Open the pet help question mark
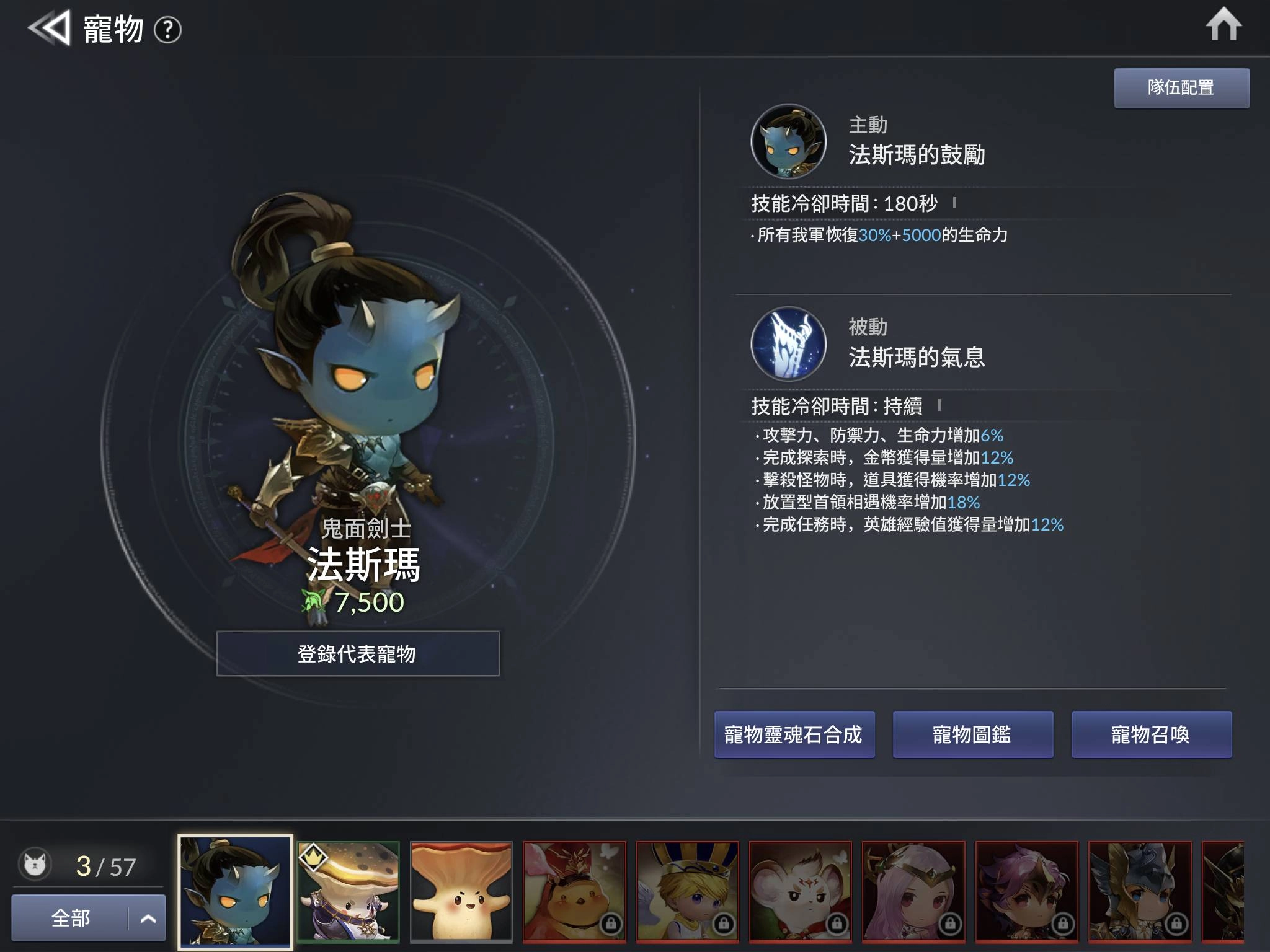Image resolution: width=1270 pixels, height=952 pixels. [x=167, y=30]
